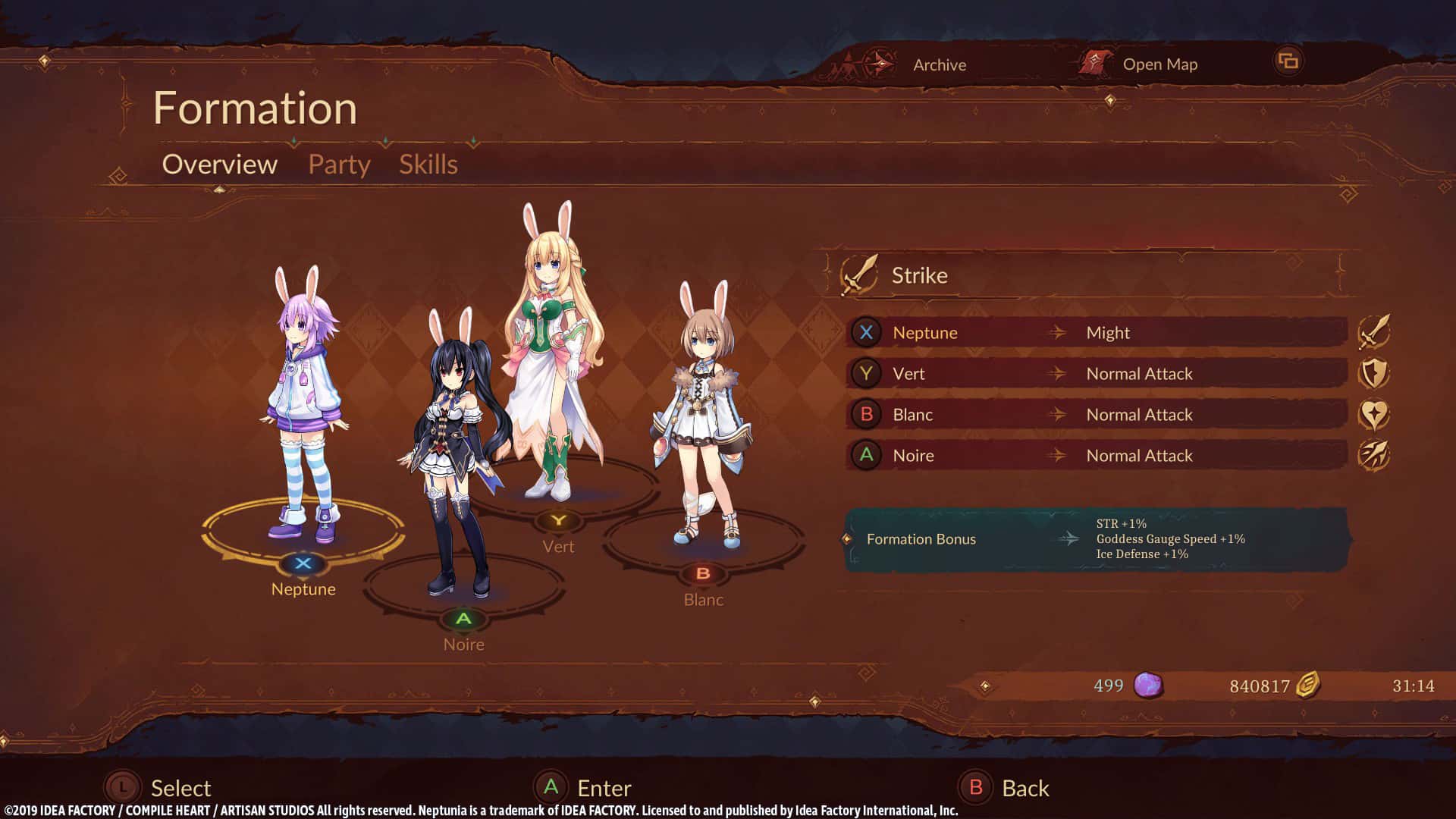Viewport: 1456px width, 819px height.
Task: Click Open Map
Action: point(1159,64)
